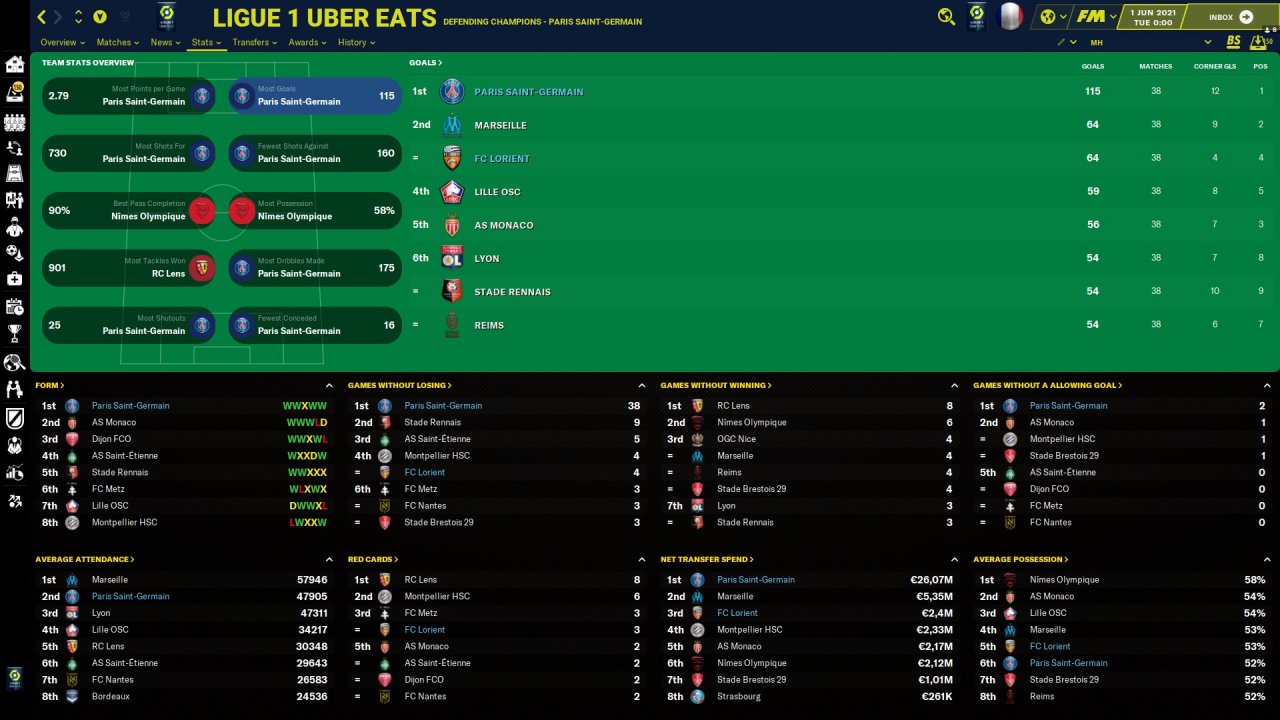Open Marseille in the goals table
This screenshot has height=720, width=1280.
(x=500, y=125)
